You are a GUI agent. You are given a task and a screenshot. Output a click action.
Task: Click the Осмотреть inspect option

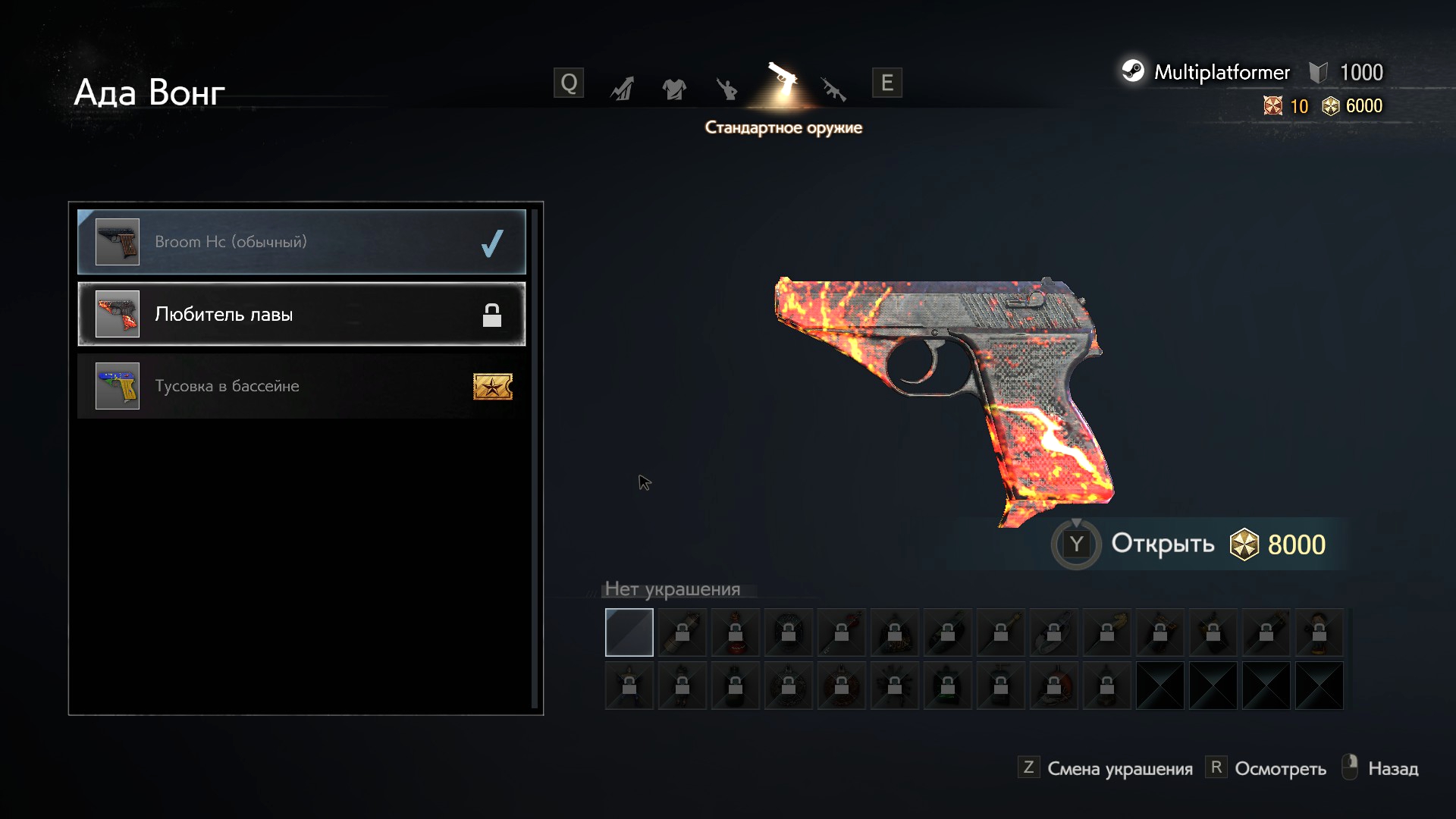click(x=1279, y=769)
